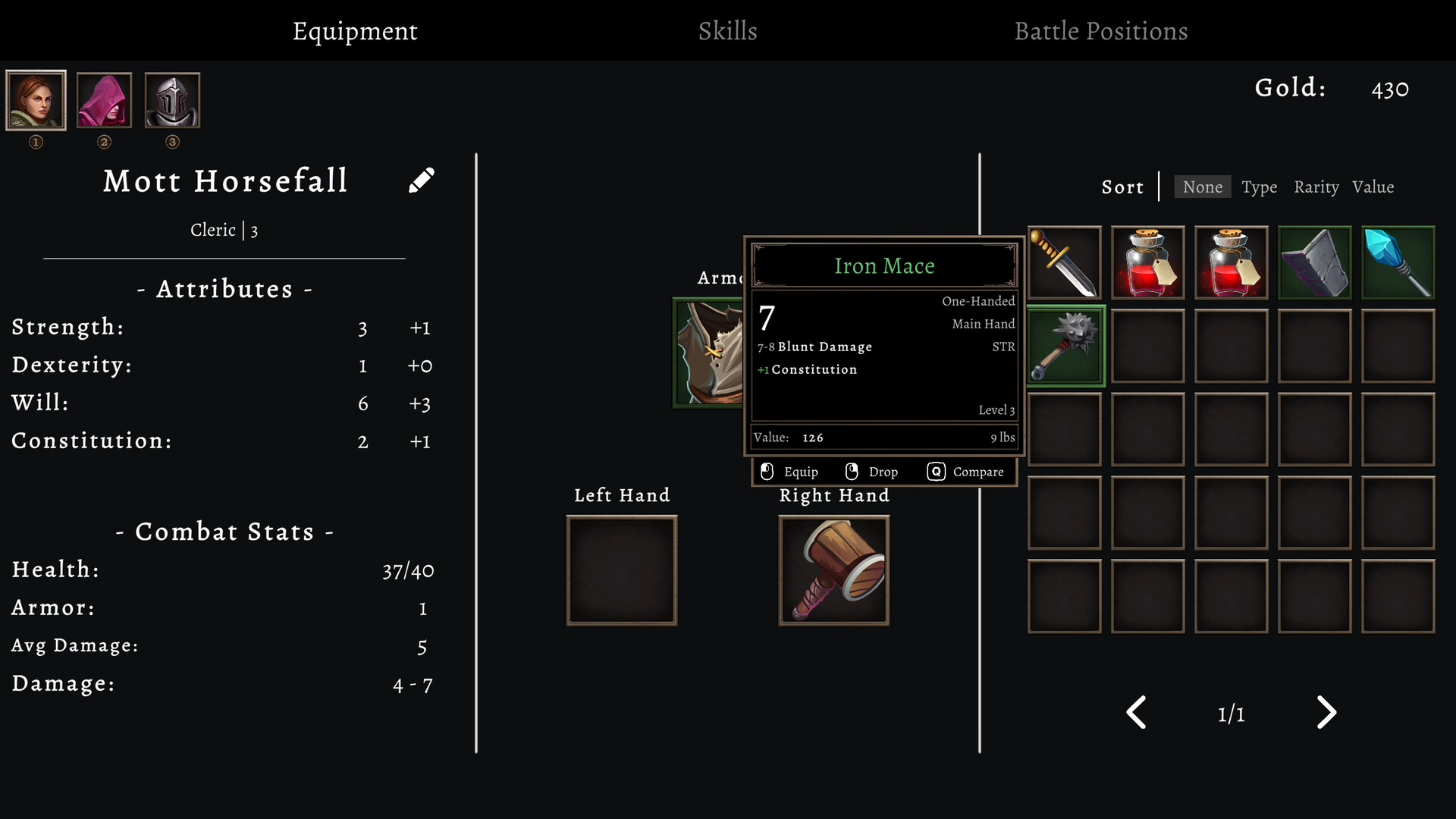Open the Battle Positions tab
1456x819 pixels.
1101,31
